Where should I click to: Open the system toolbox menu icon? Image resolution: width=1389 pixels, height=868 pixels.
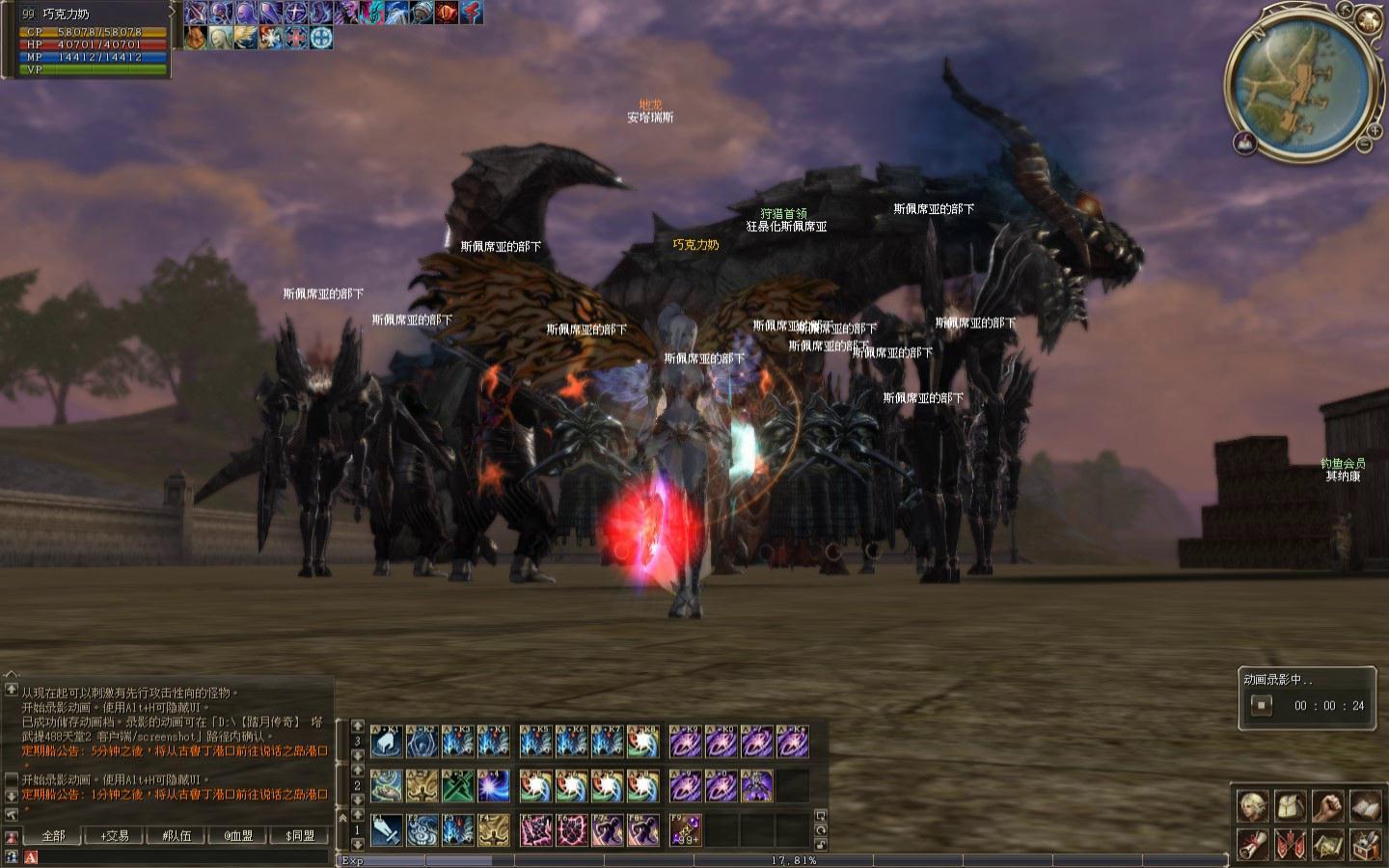coord(1365,844)
